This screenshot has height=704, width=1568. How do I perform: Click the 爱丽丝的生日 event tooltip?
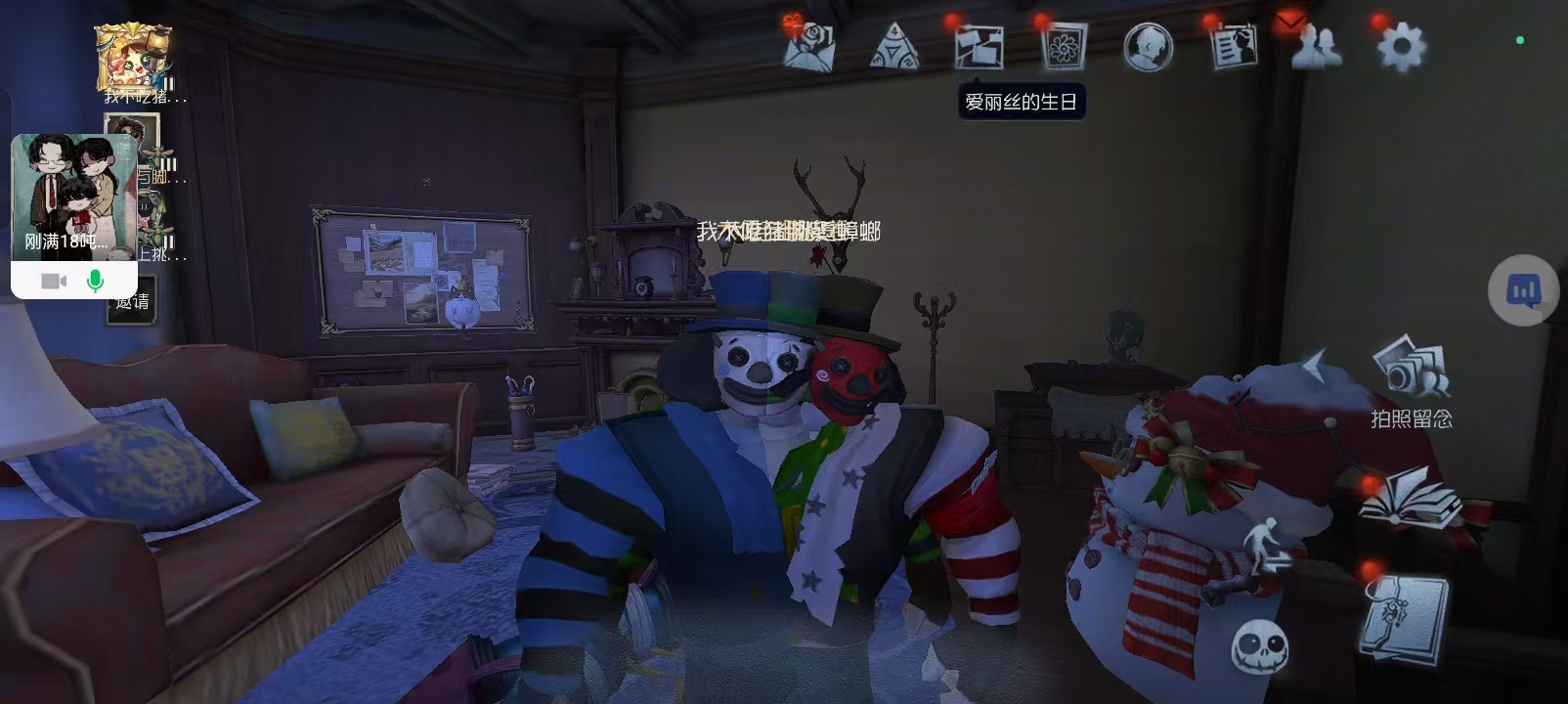[x=1021, y=102]
